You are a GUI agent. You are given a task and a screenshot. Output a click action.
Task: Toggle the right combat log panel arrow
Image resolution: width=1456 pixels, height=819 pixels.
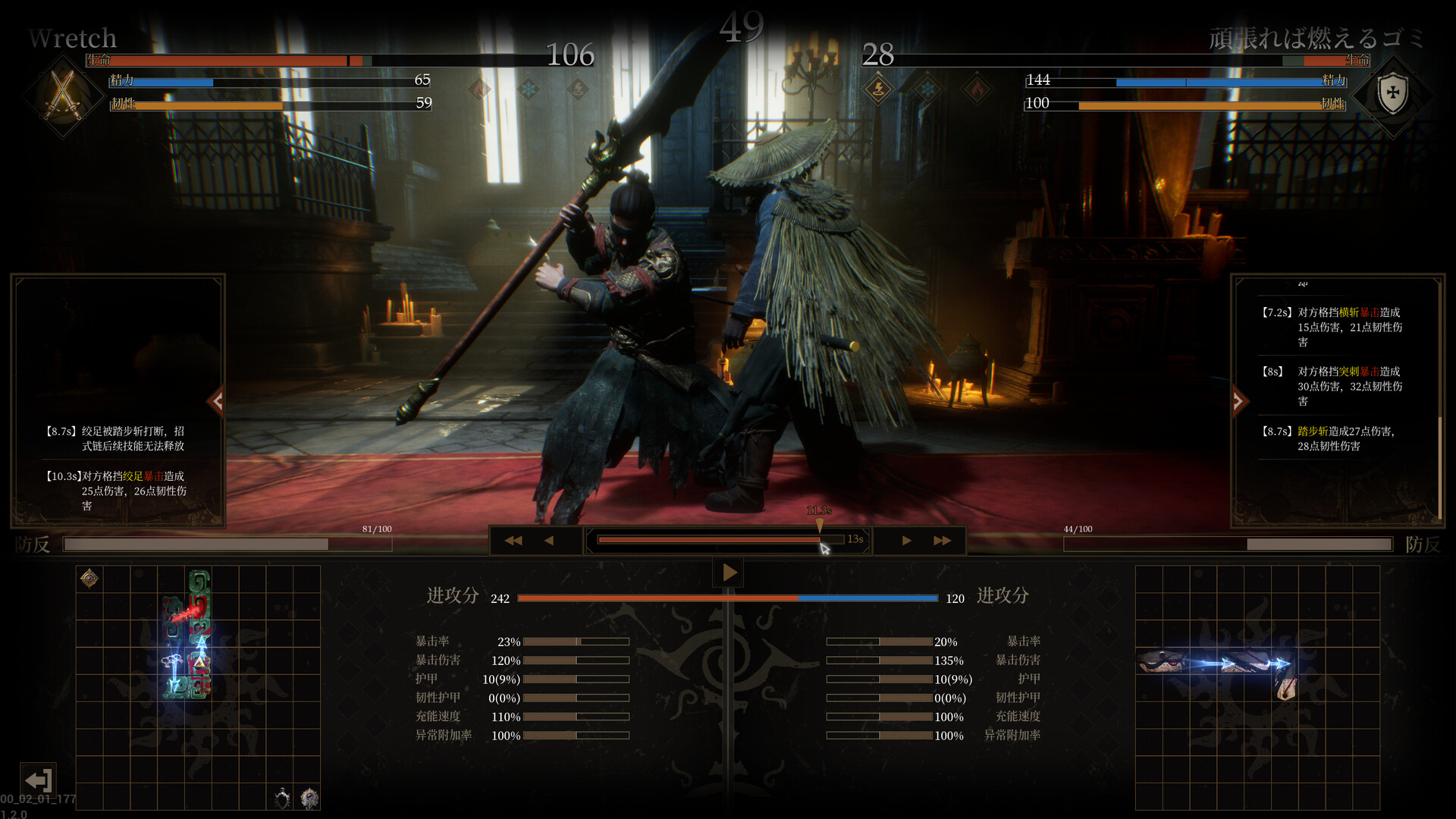point(1238,401)
